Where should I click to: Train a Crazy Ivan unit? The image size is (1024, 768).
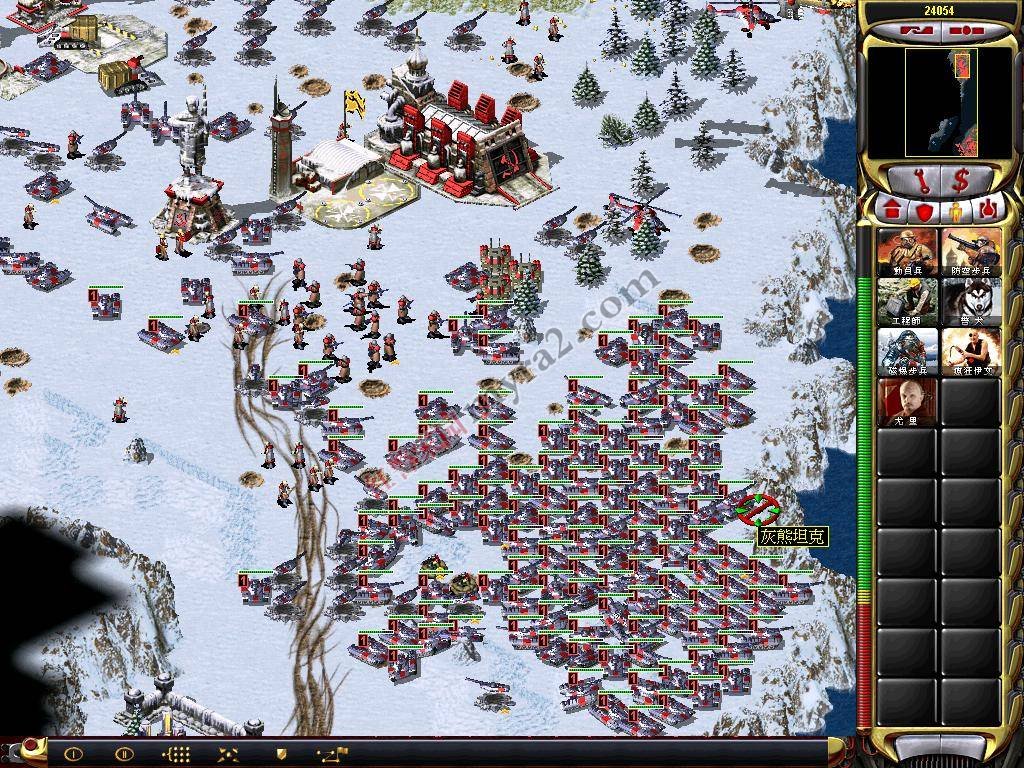point(971,352)
